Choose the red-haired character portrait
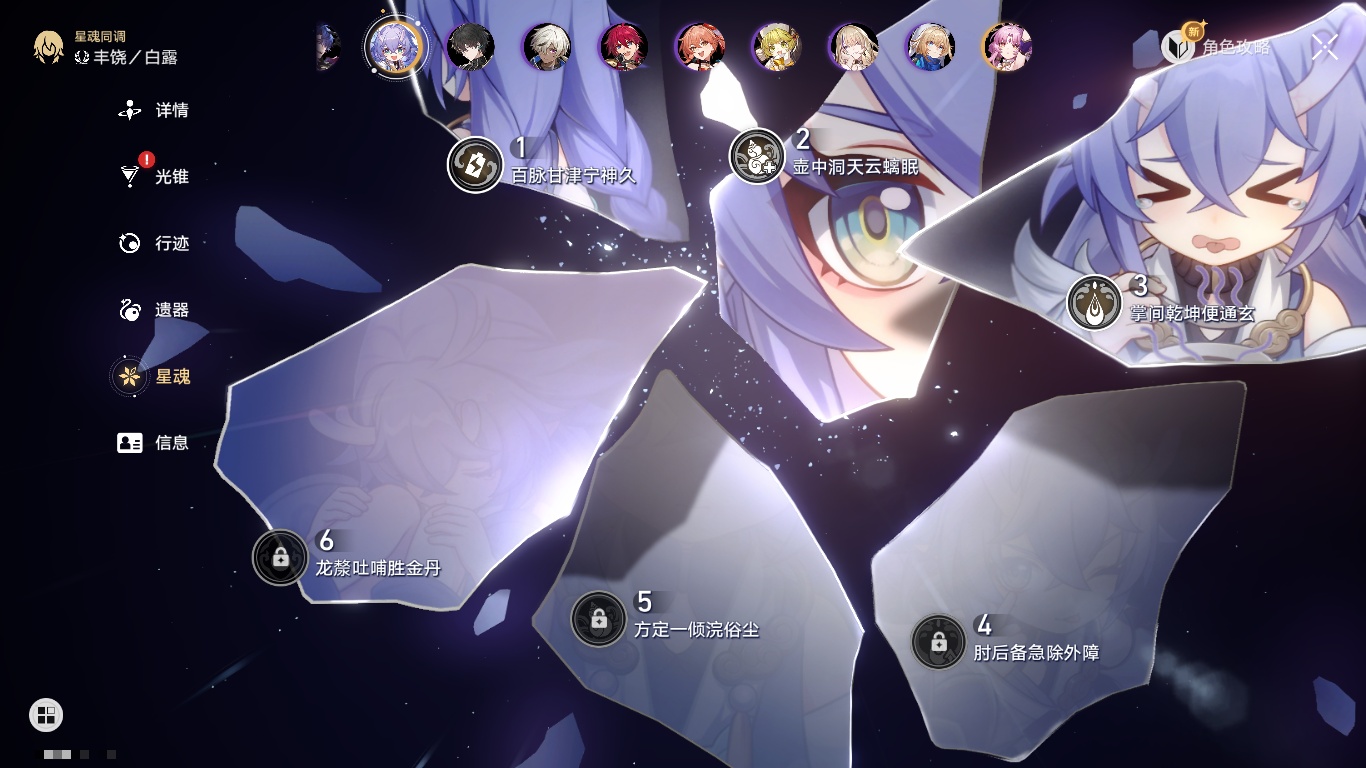The image size is (1366, 768). pyautogui.click(x=624, y=46)
